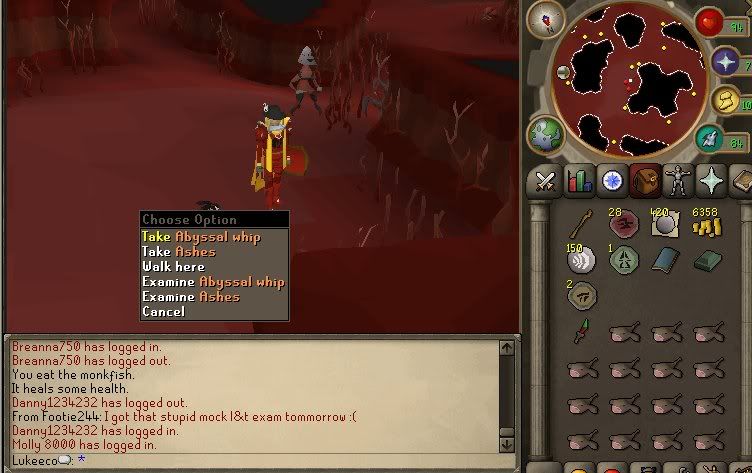The width and height of the screenshot is (752, 473).
Task: Open the world map globe
Action: [546, 134]
